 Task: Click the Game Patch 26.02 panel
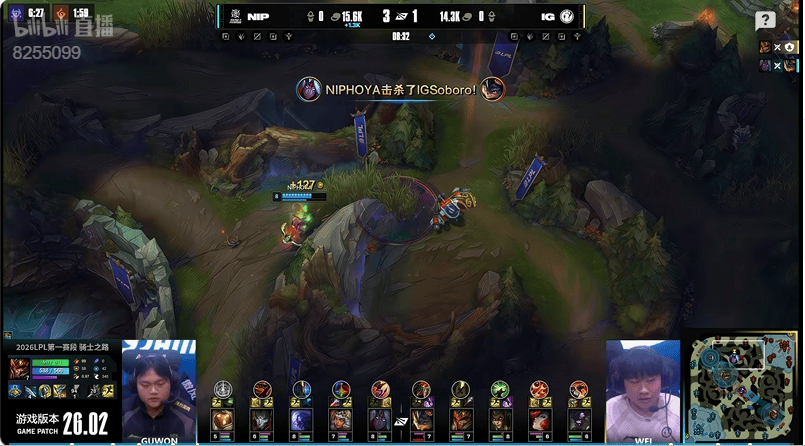(x=60, y=422)
